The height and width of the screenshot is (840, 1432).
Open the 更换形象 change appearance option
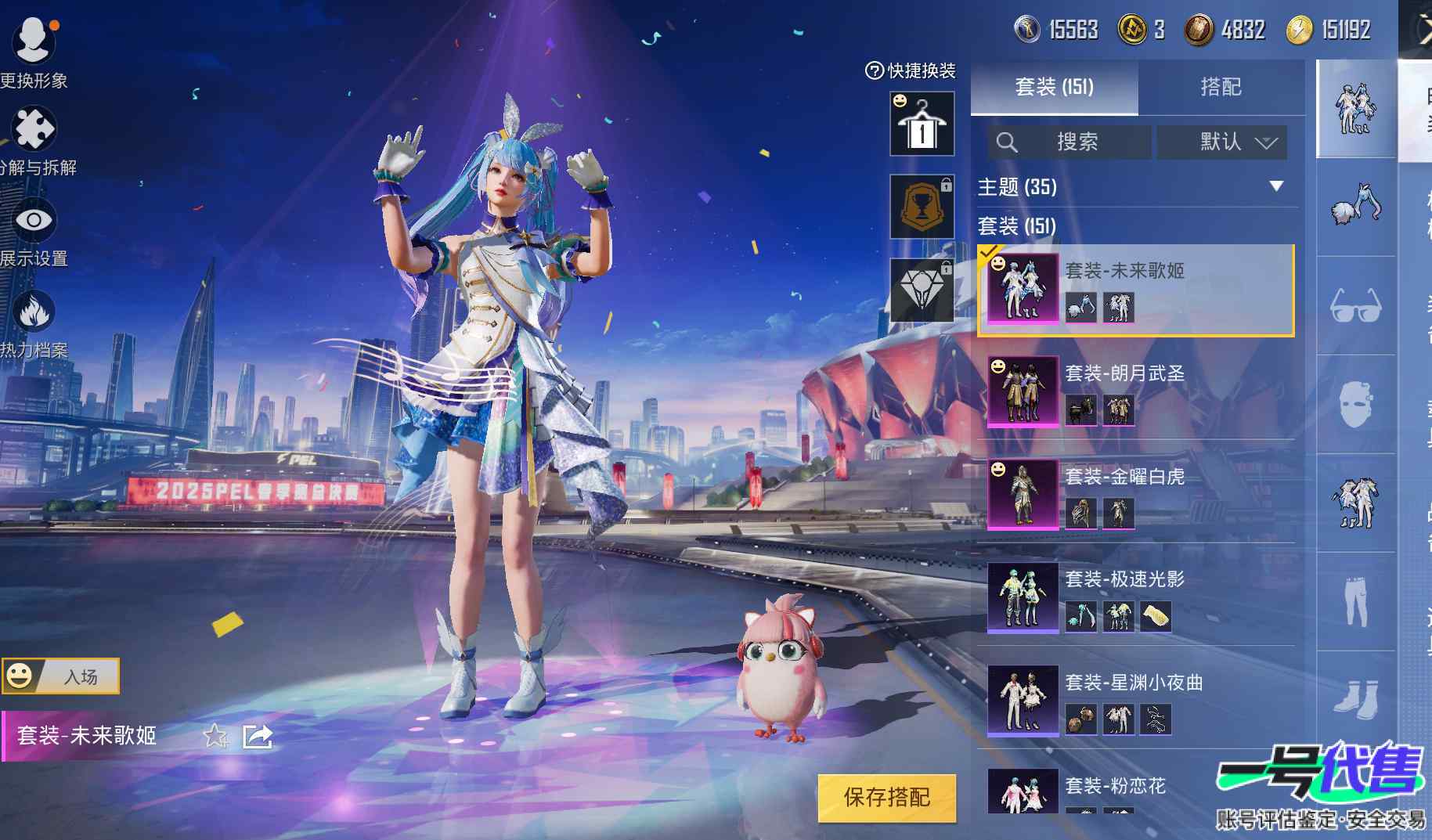pos(33,45)
